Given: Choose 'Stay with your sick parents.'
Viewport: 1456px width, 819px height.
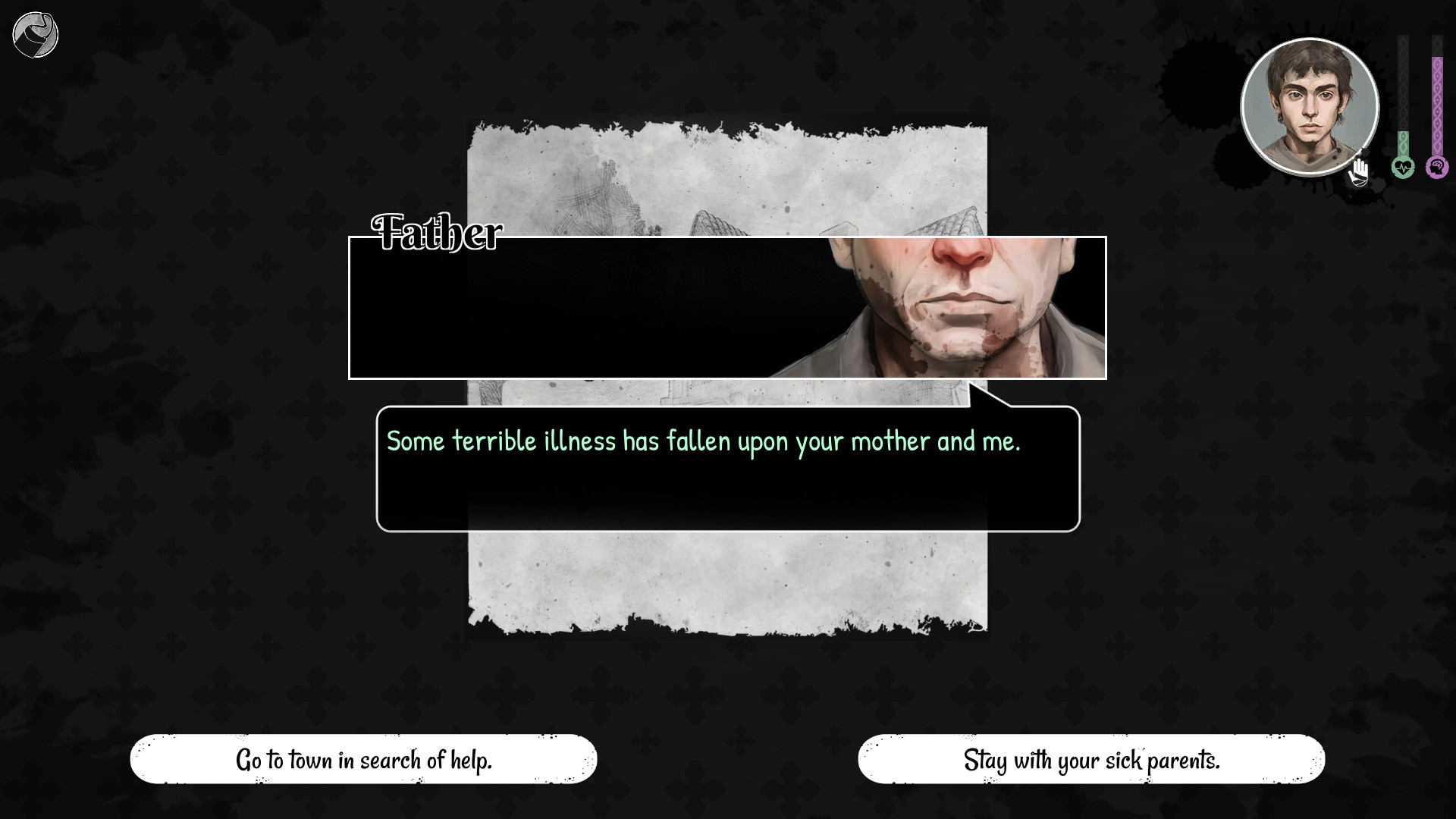Looking at the screenshot, I should [1091, 759].
